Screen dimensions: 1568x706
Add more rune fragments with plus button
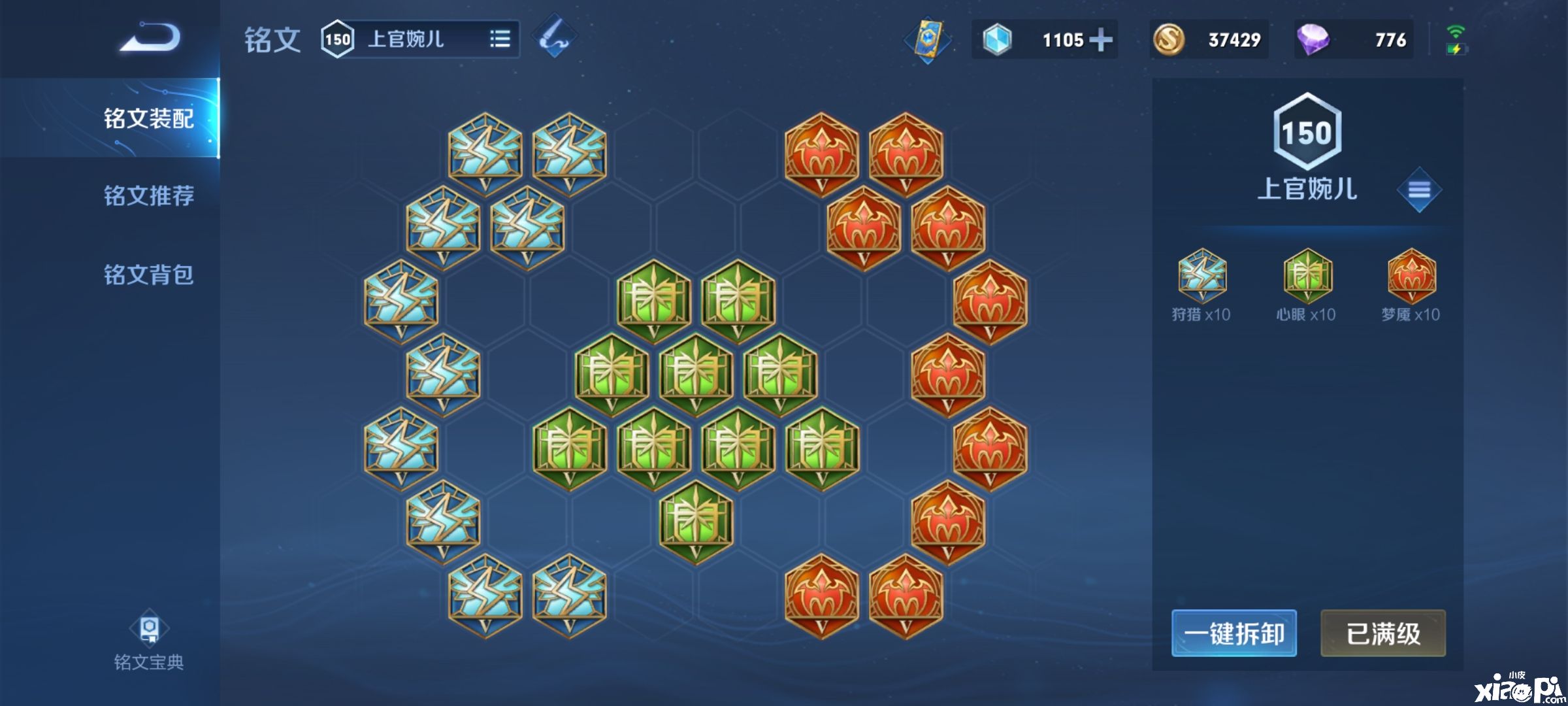[1102, 40]
